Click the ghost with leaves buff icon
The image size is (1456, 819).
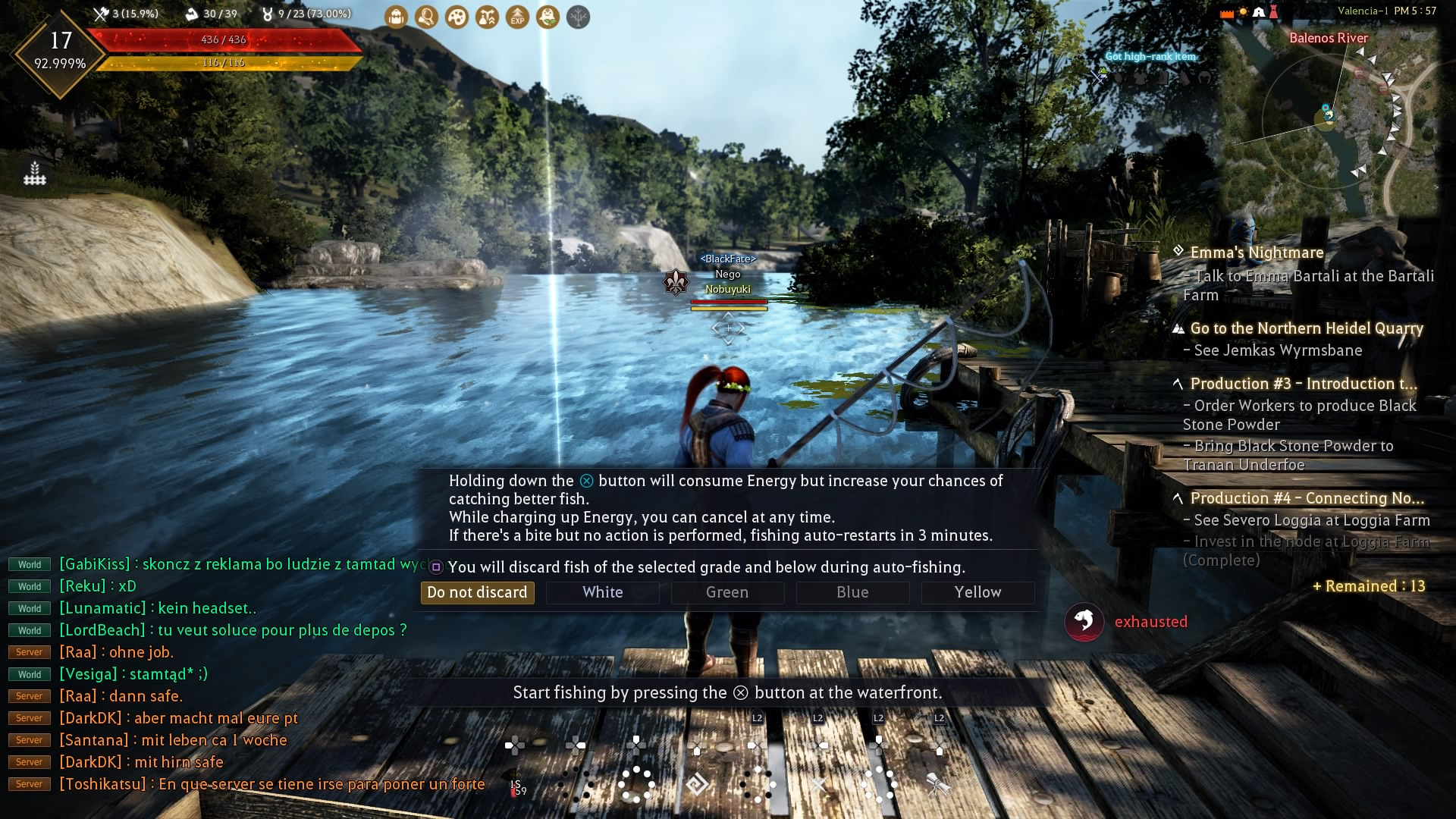pos(548,17)
